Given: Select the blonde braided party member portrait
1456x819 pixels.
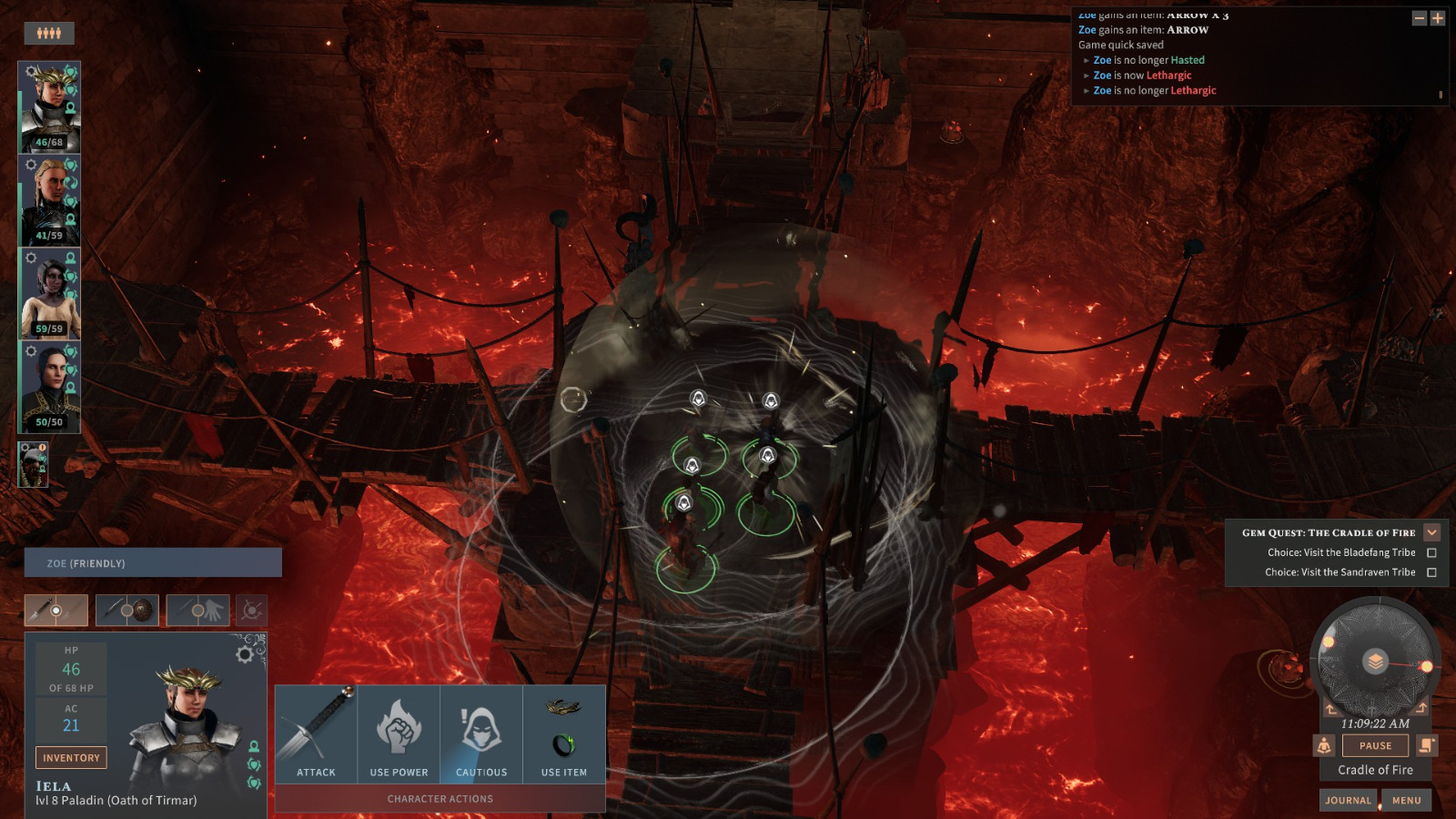Looking at the screenshot, I should (49, 200).
